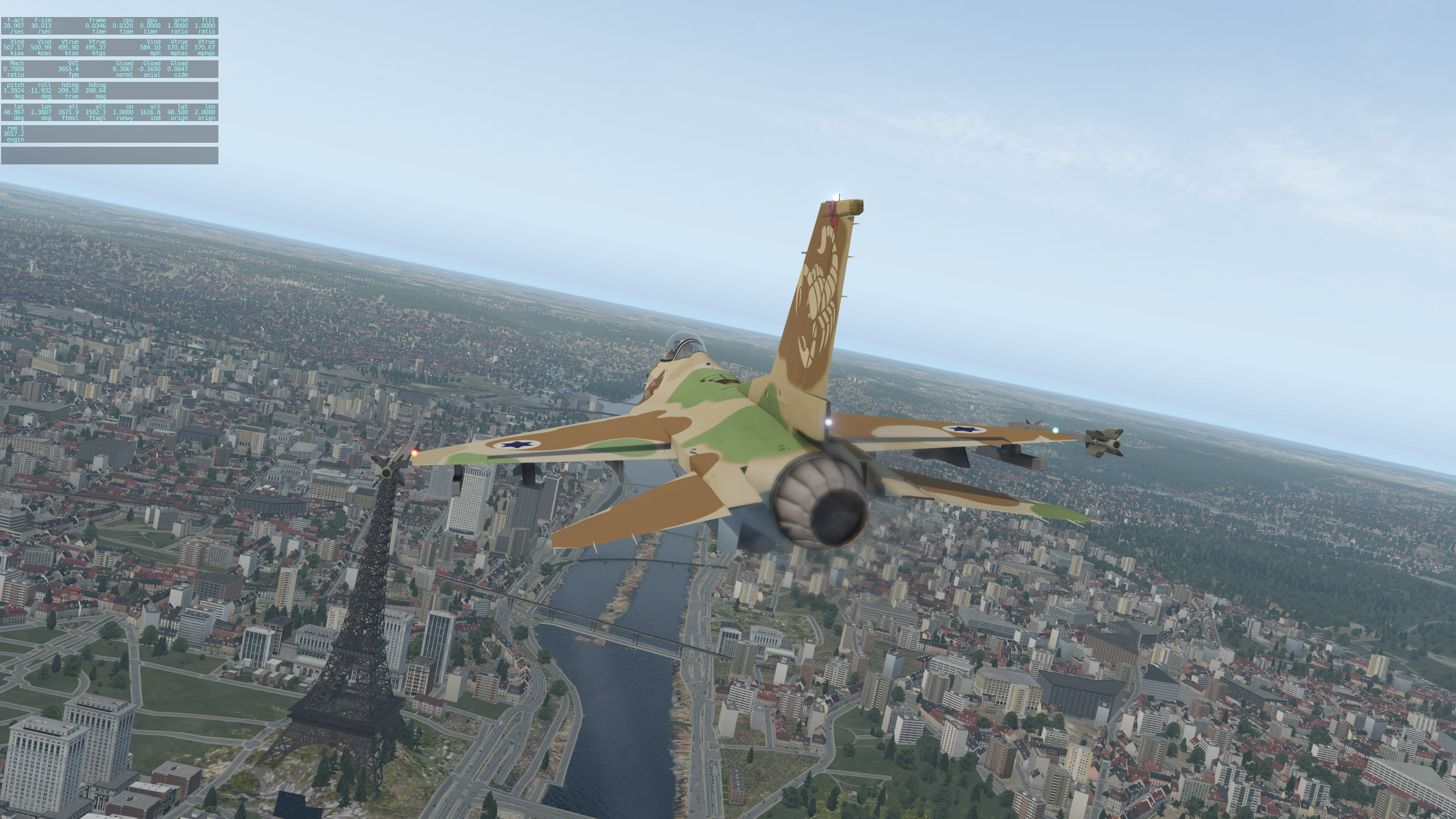The width and height of the screenshot is (1456, 819).
Task: Click the flit ratio readout
Action: (x=204, y=26)
